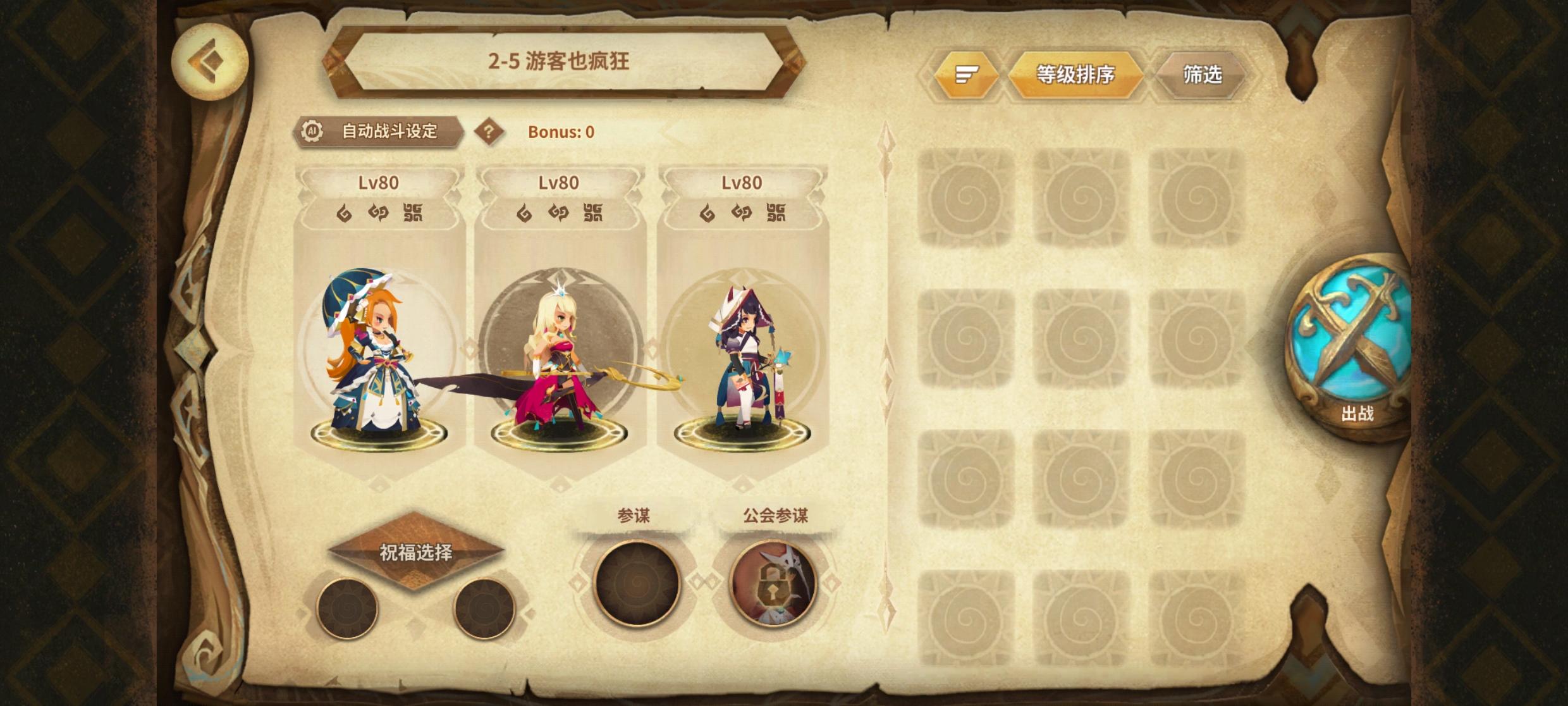Screen dimensions: 1568x706
Task: Click the Bonus help question mark icon
Action: tap(490, 131)
